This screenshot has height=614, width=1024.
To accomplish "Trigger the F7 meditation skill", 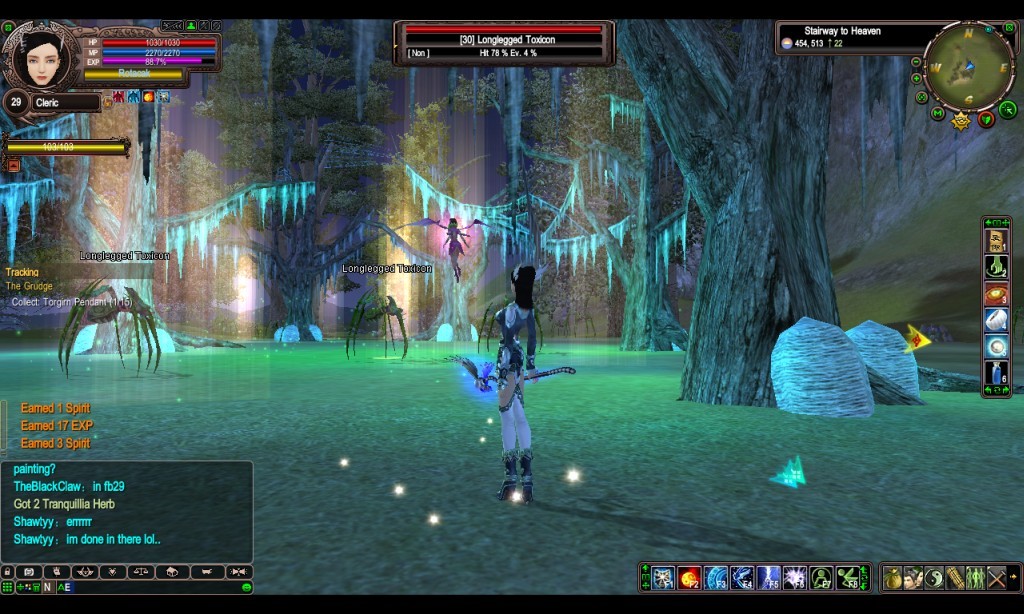I will 821,578.
